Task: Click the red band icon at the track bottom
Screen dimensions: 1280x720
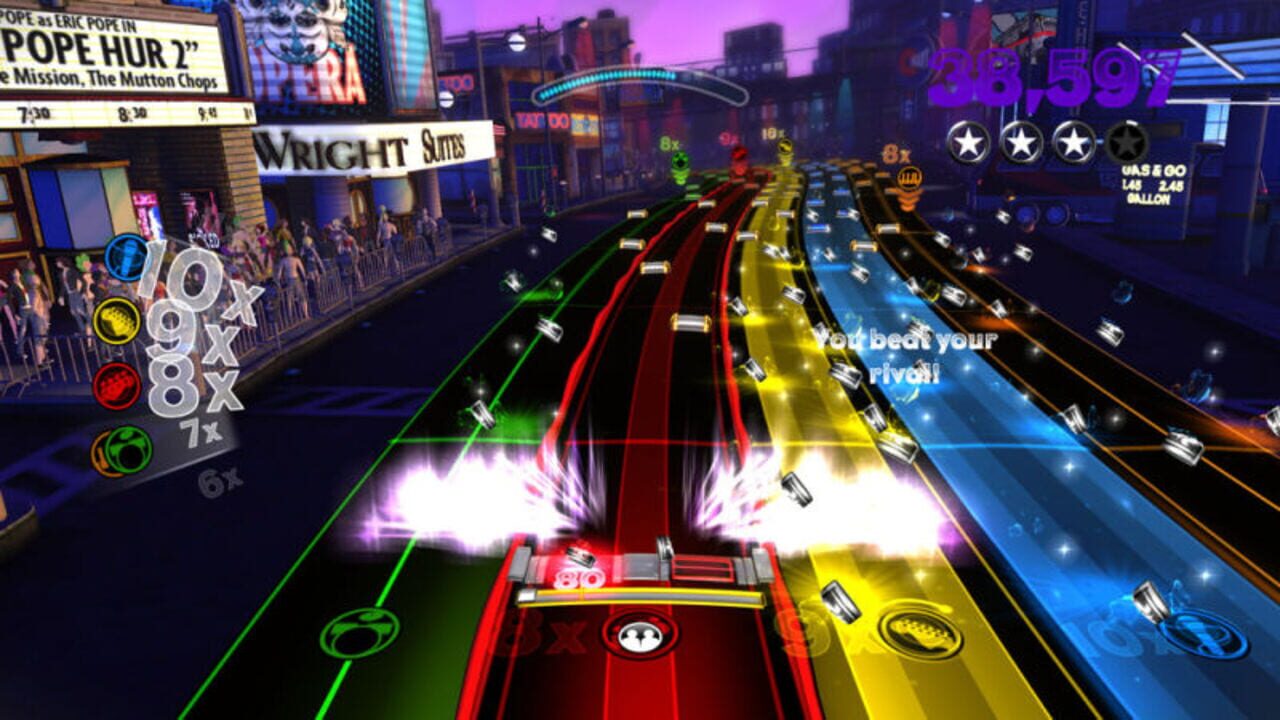Action: pyautogui.click(x=641, y=634)
